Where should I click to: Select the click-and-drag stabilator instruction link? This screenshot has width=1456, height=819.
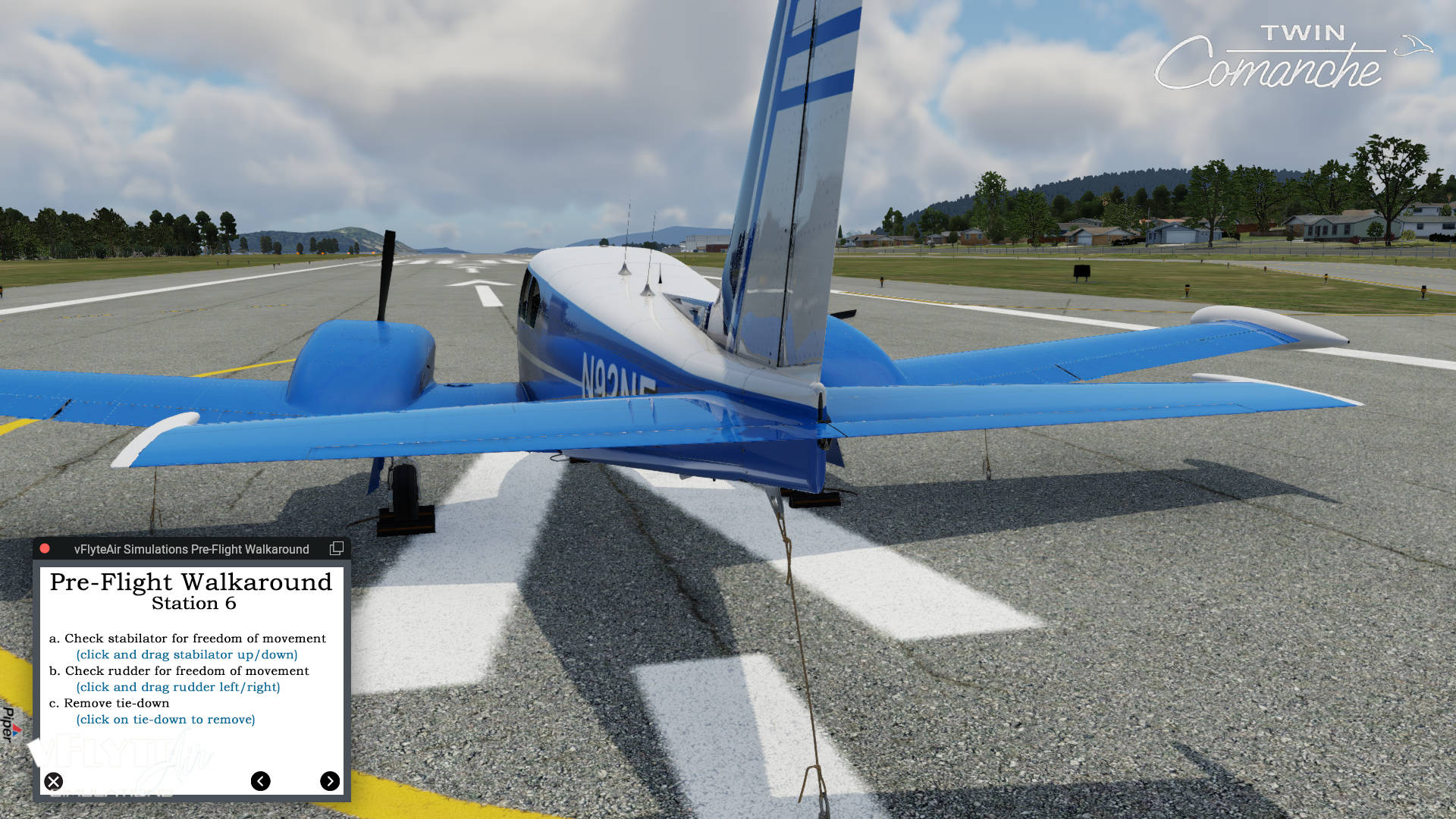187,654
